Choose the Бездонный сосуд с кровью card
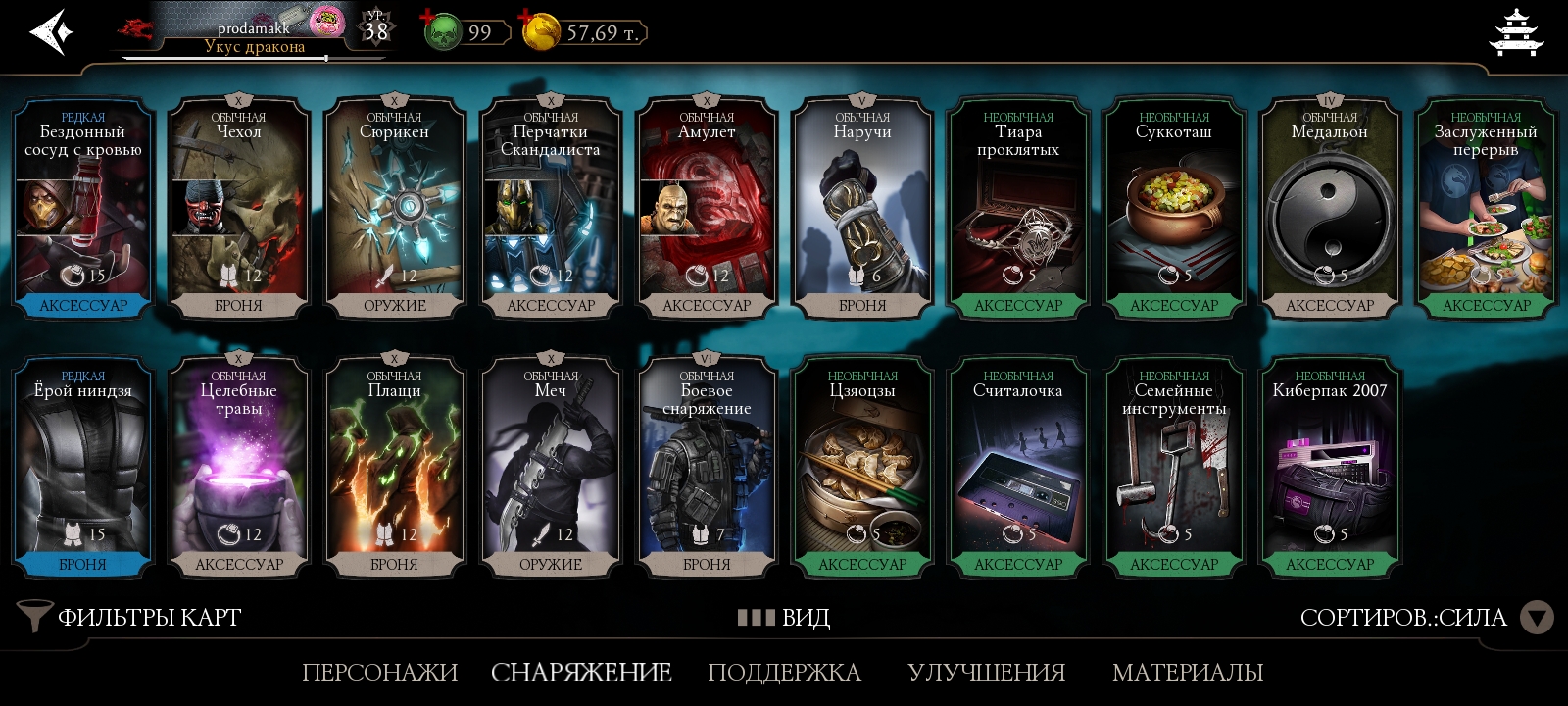 [83, 208]
